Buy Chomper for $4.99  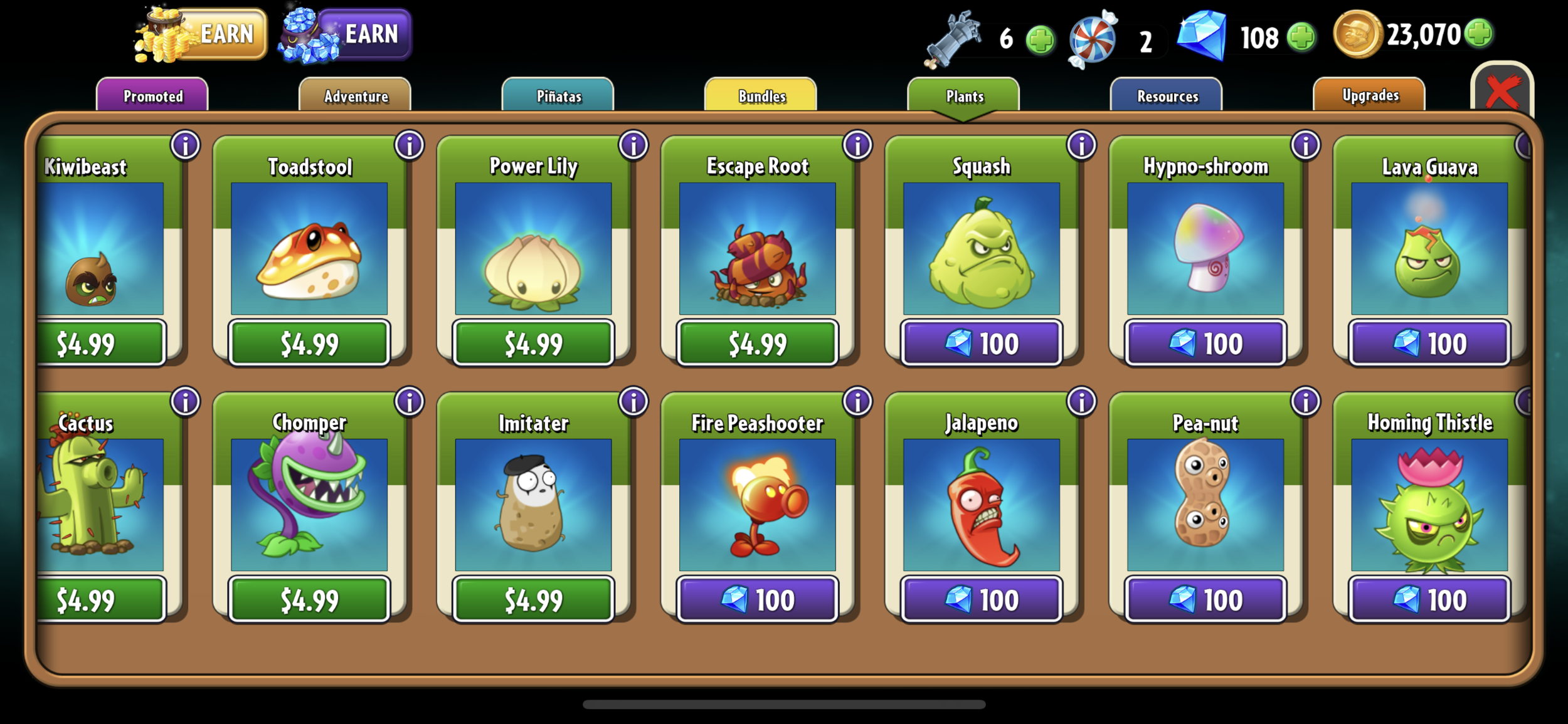tap(309, 600)
